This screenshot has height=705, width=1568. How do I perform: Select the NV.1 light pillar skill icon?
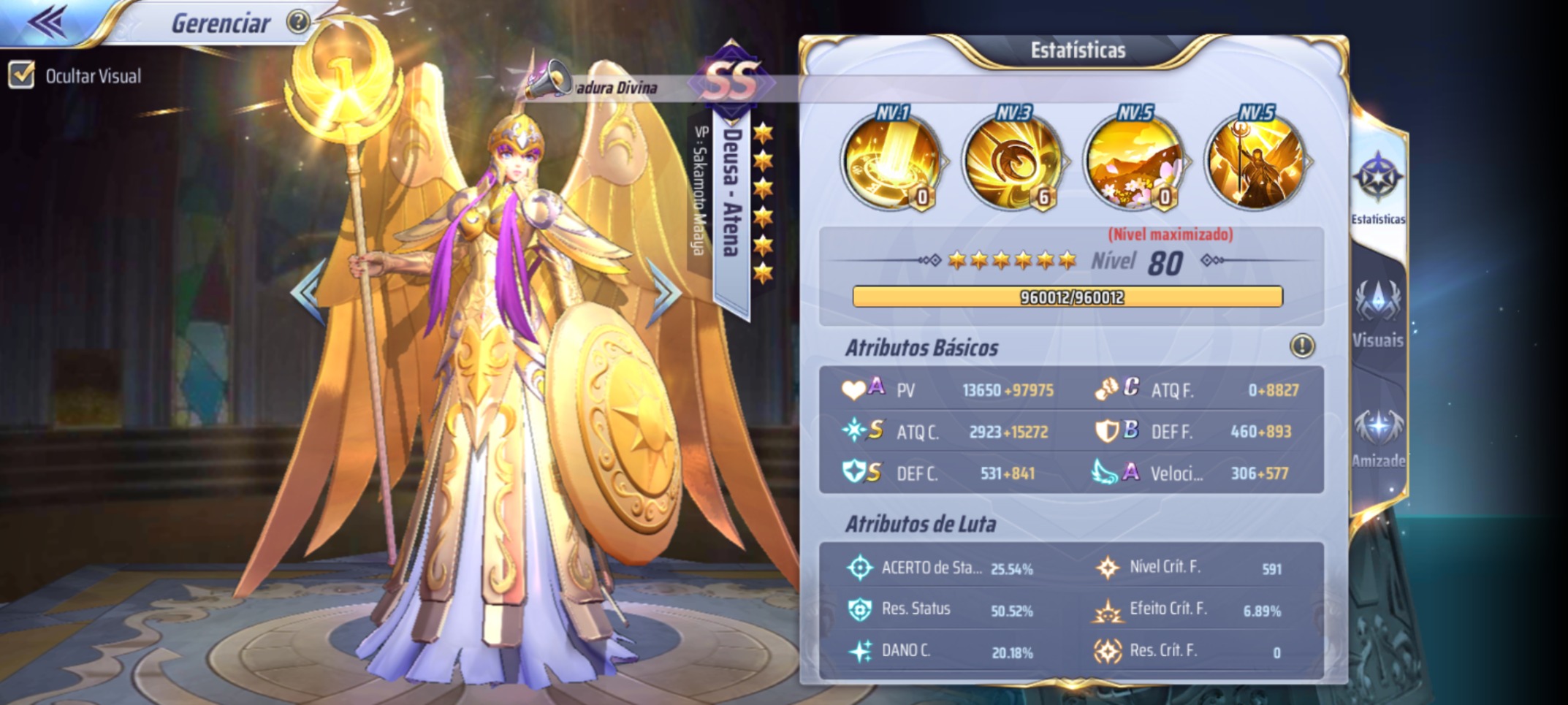pyautogui.click(x=893, y=162)
